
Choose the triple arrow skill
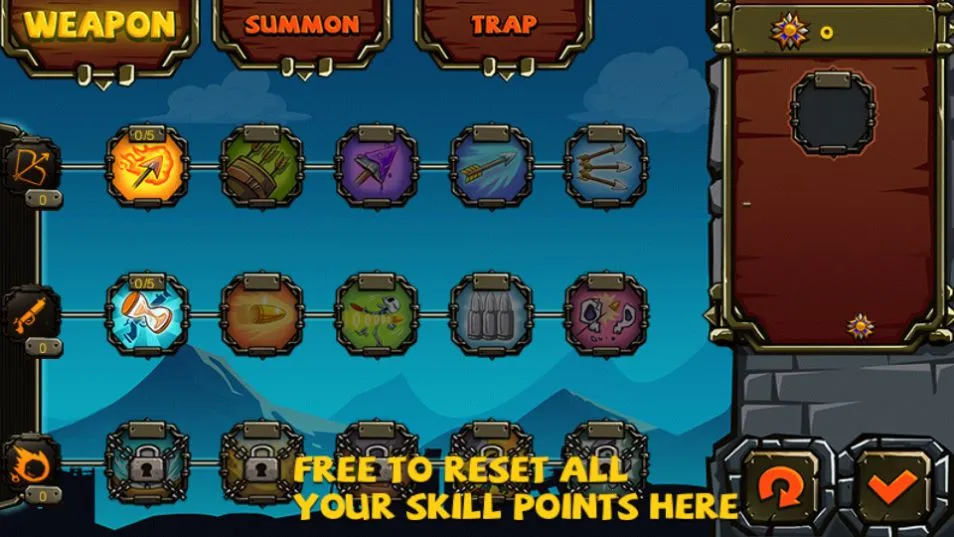[x=605, y=167]
